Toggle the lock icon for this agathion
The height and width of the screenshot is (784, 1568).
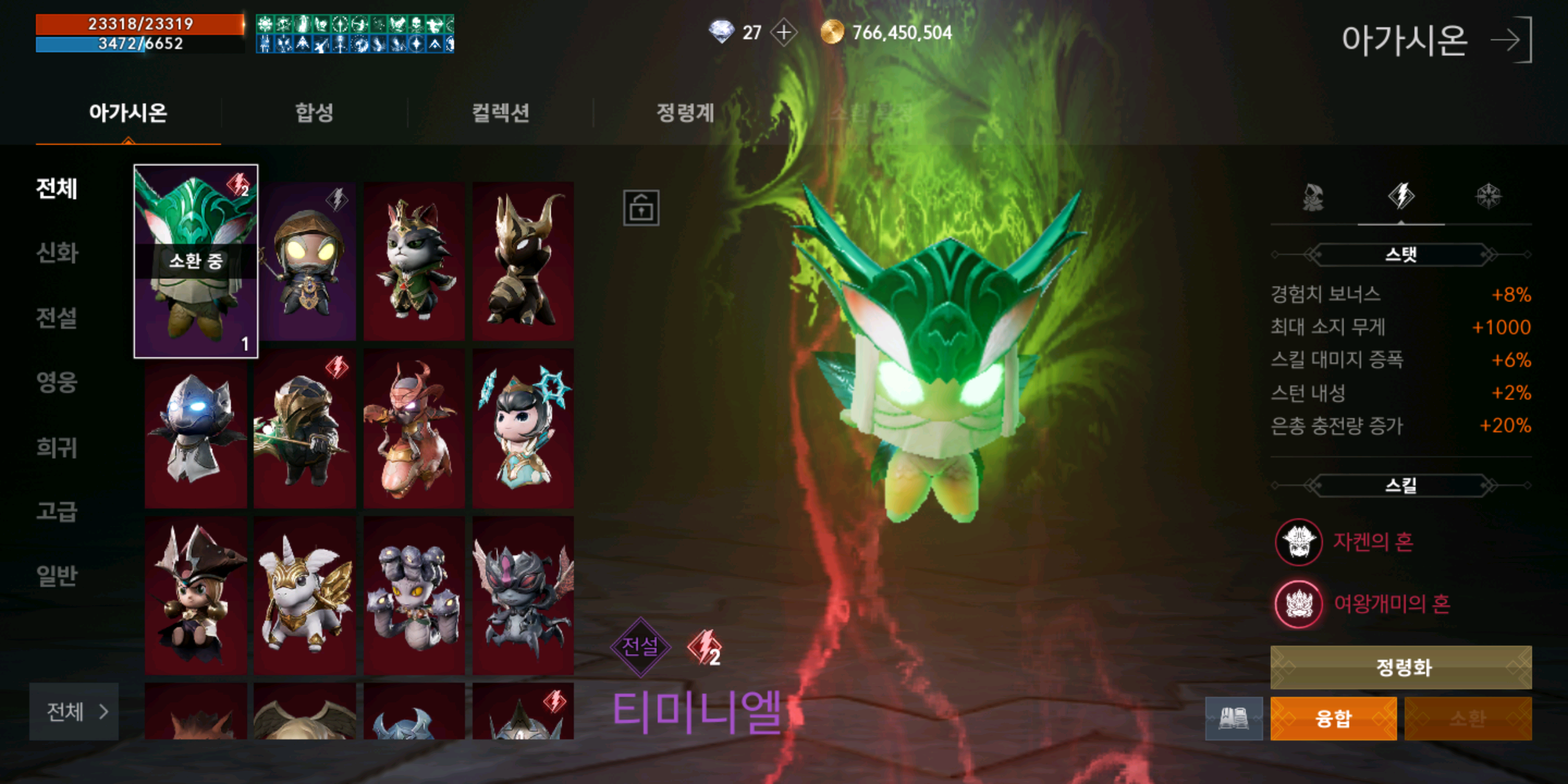click(x=640, y=208)
